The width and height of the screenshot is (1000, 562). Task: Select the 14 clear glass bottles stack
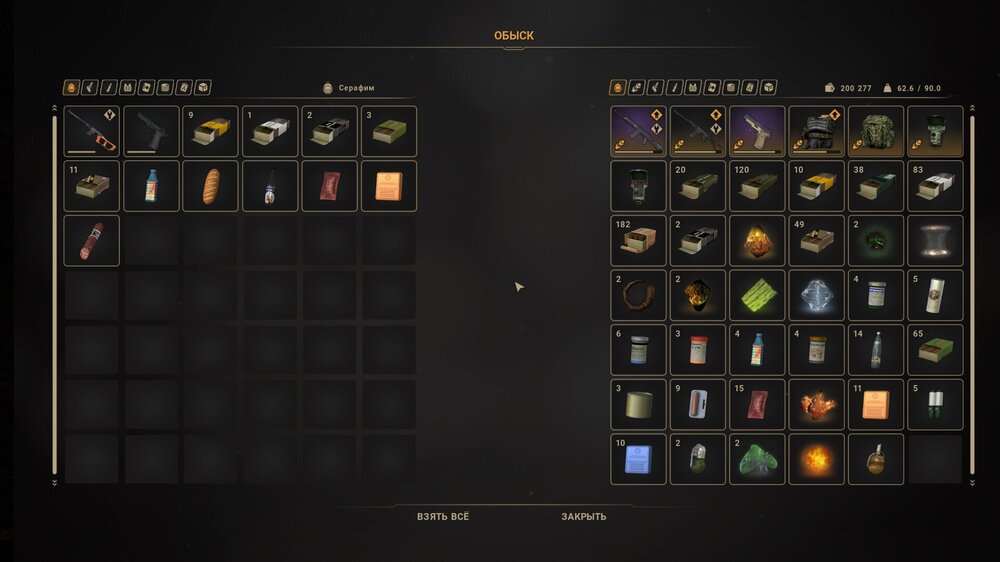click(x=876, y=350)
